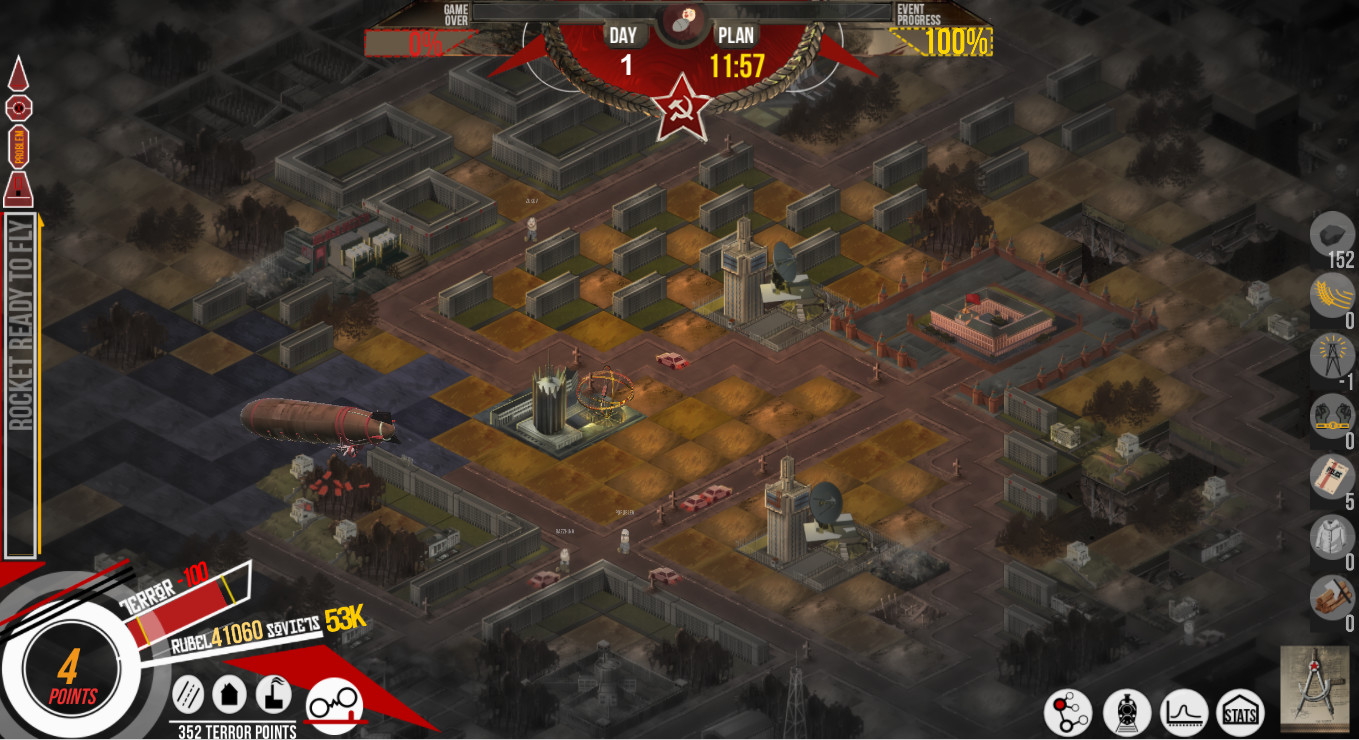
Task: Select the roads construction tool
Action: click(x=188, y=693)
